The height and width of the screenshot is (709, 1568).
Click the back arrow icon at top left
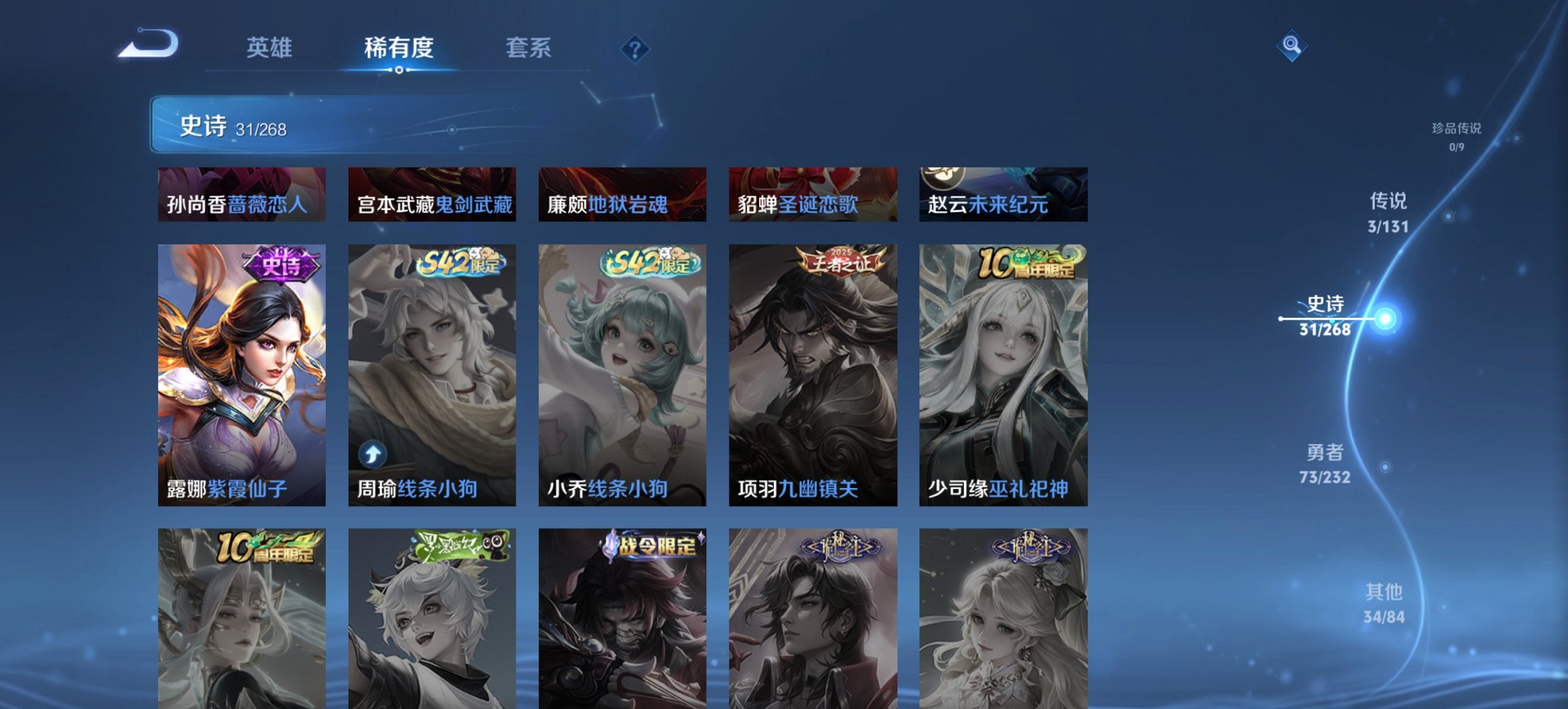[x=149, y=42]
